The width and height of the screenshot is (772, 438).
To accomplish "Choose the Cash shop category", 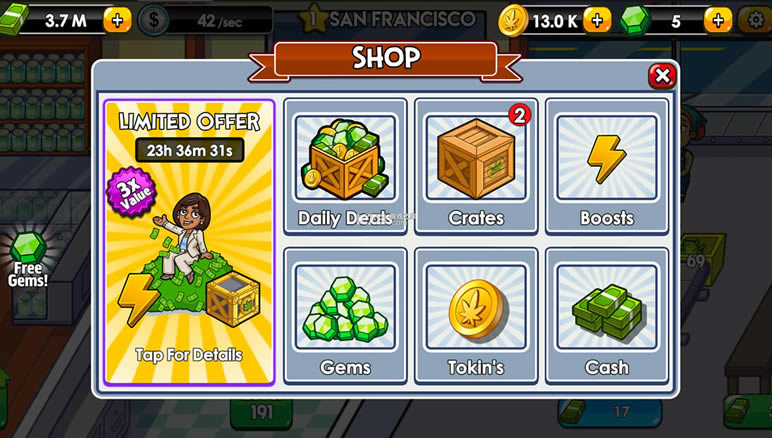I will 606,315.
